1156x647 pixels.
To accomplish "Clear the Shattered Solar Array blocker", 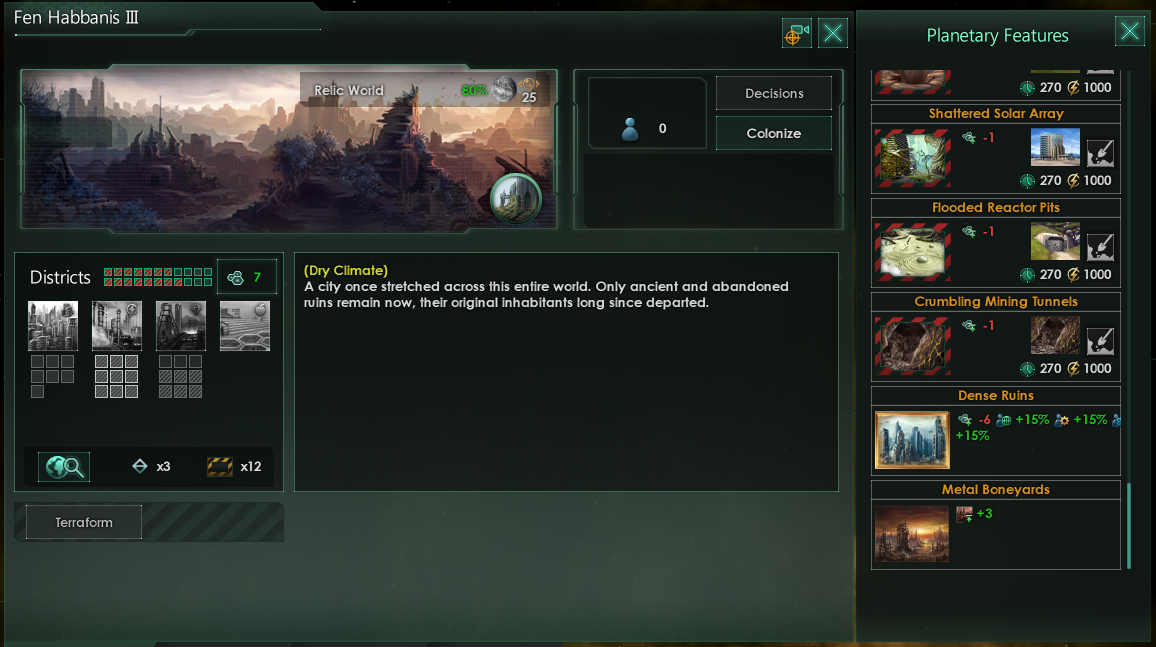I will coord(1100,154).
